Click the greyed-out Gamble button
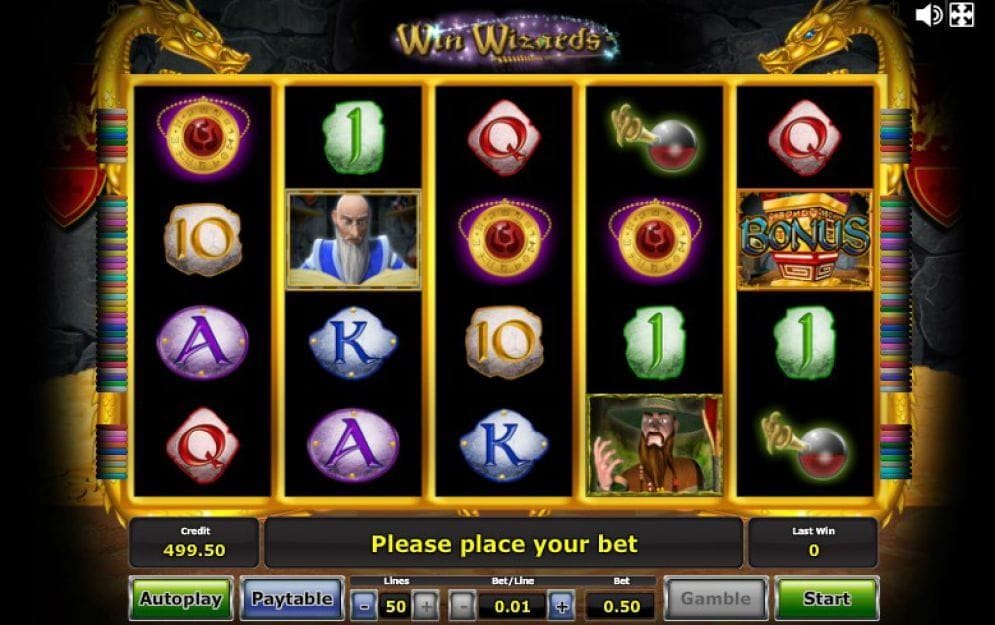The width and height of the screenshot is (995, 625). click(715, 599)
